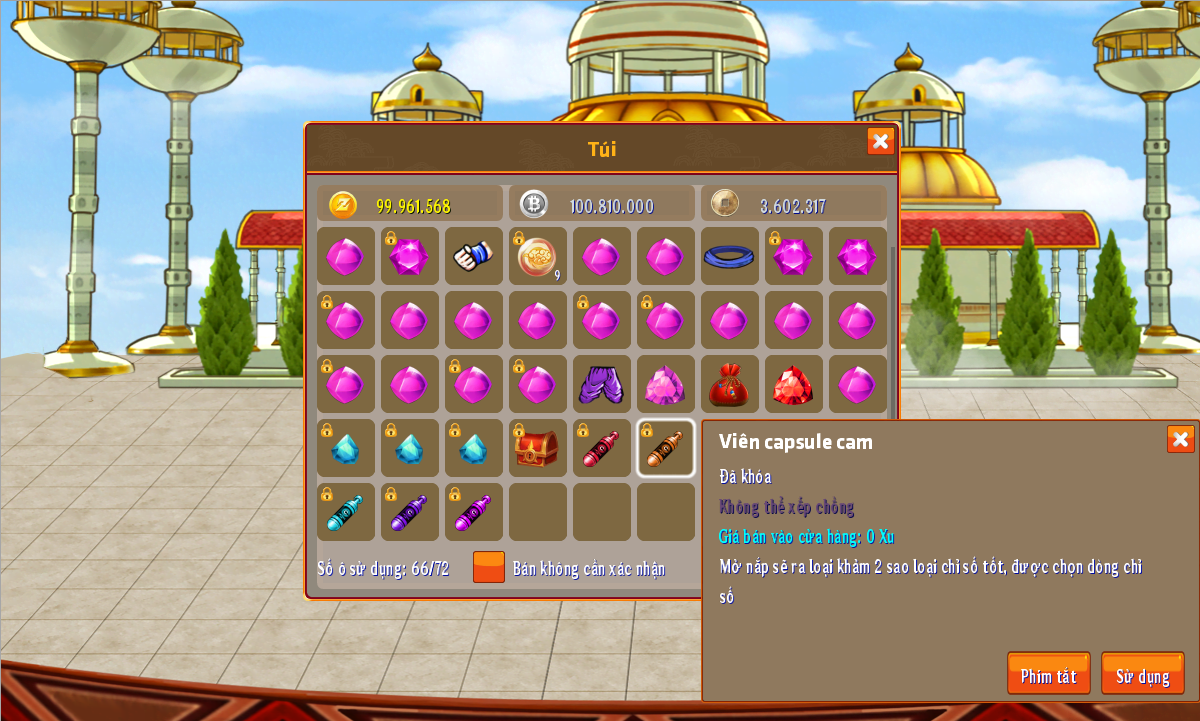Open the locked treasure chest item
This screenshot has height=721, width=1200.
point(538,448)
